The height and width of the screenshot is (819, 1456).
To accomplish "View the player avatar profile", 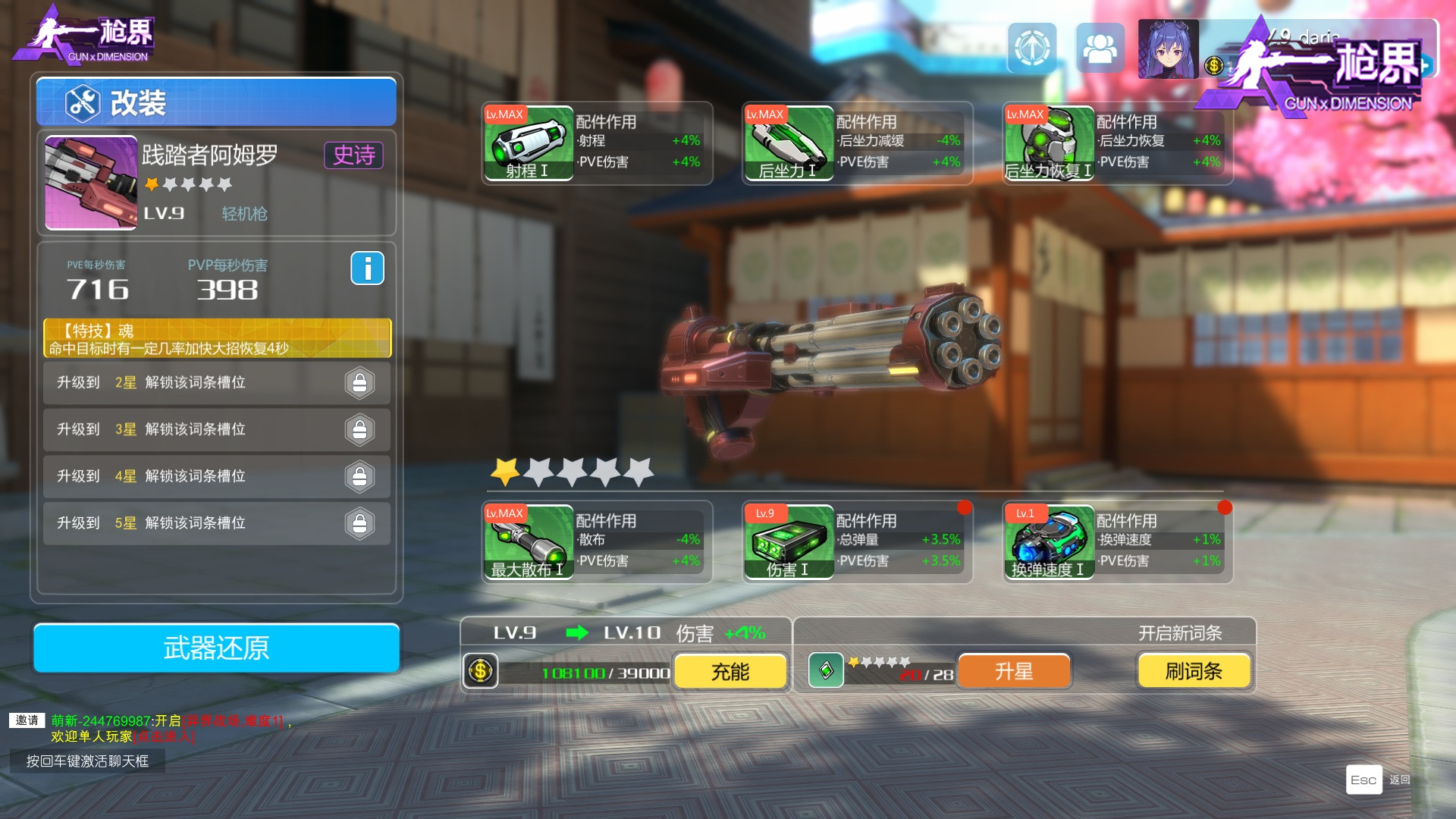I will coord(1168,49).
